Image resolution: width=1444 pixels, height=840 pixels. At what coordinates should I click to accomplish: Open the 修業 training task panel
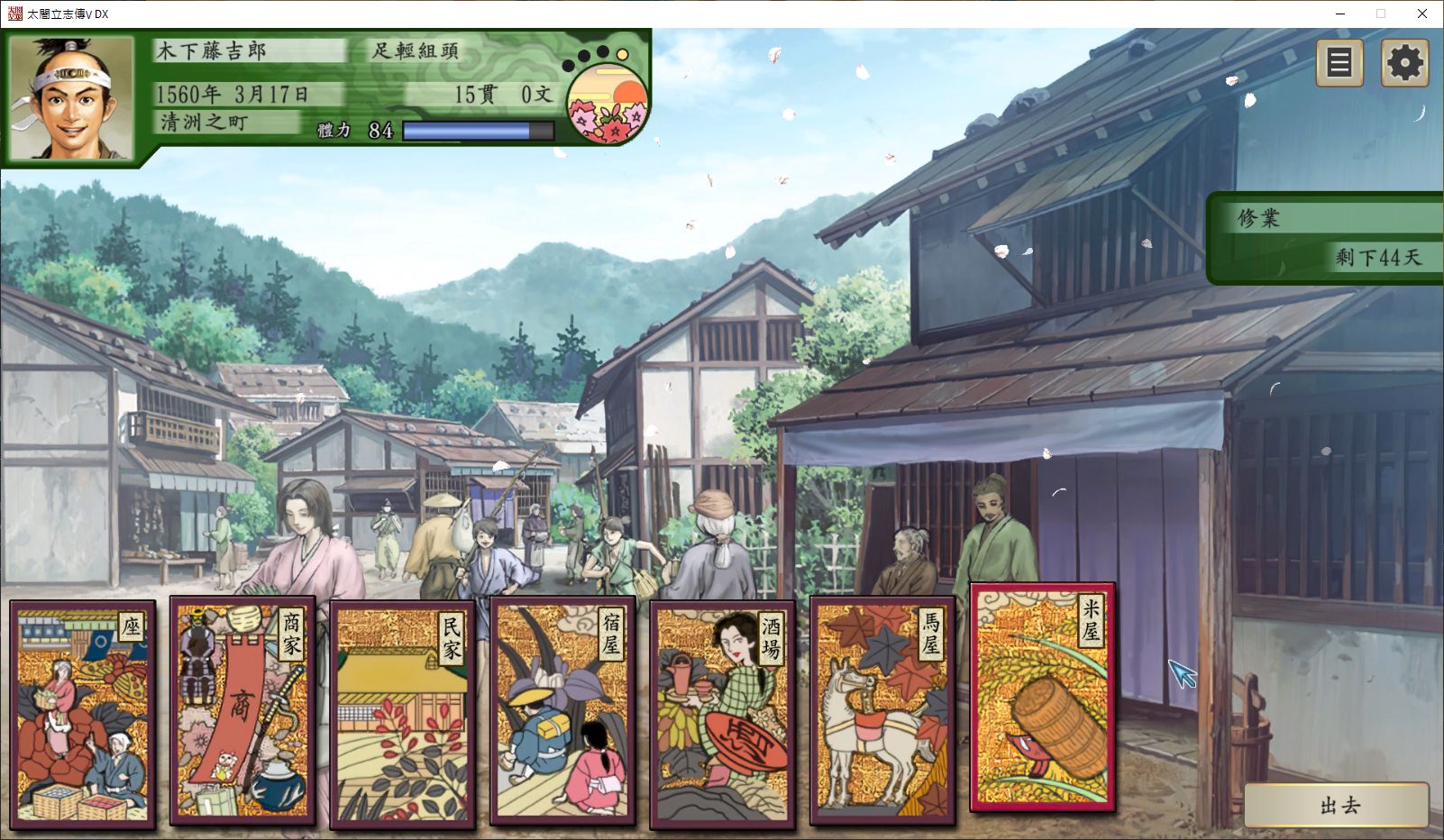click(x=1327, y=238)
